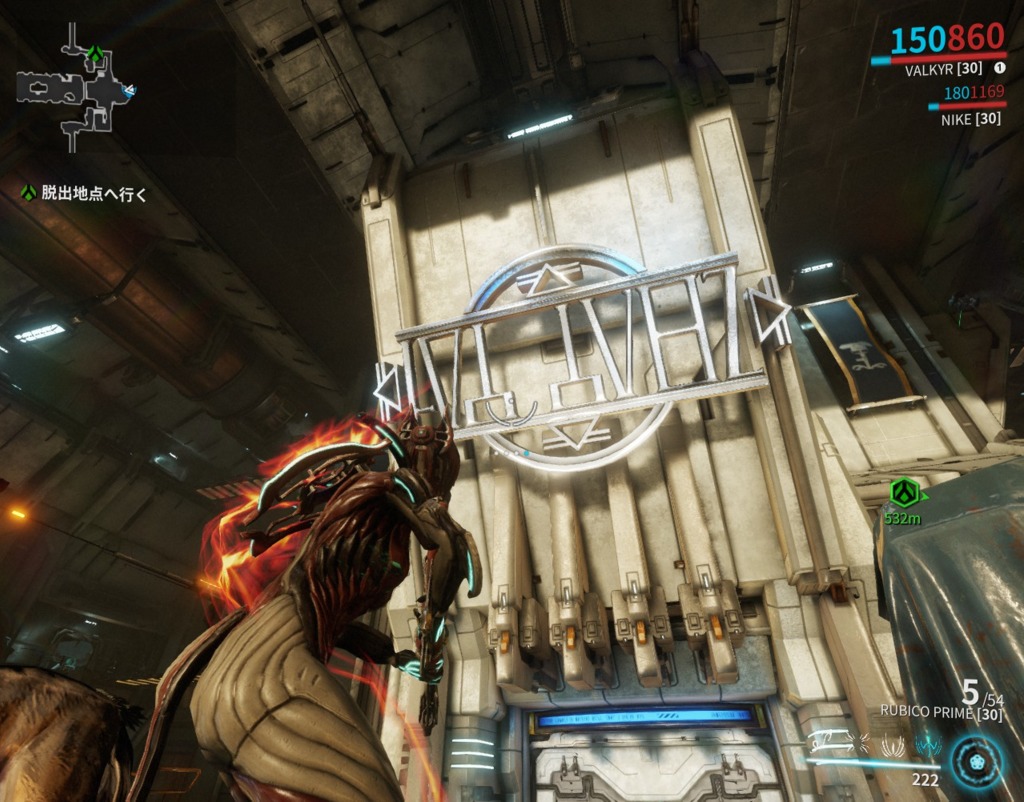Open the 脱出地点へ行く objective tracker
This screenshot has height=802, width=1024.
93,194
